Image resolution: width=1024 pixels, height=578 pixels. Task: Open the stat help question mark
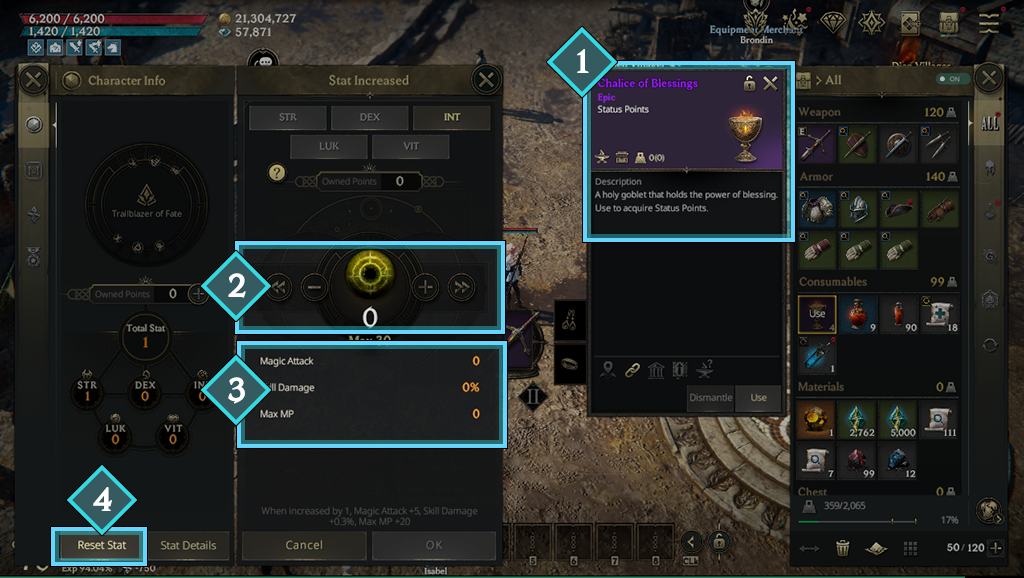pyautogui.click(x=278, y=174)
